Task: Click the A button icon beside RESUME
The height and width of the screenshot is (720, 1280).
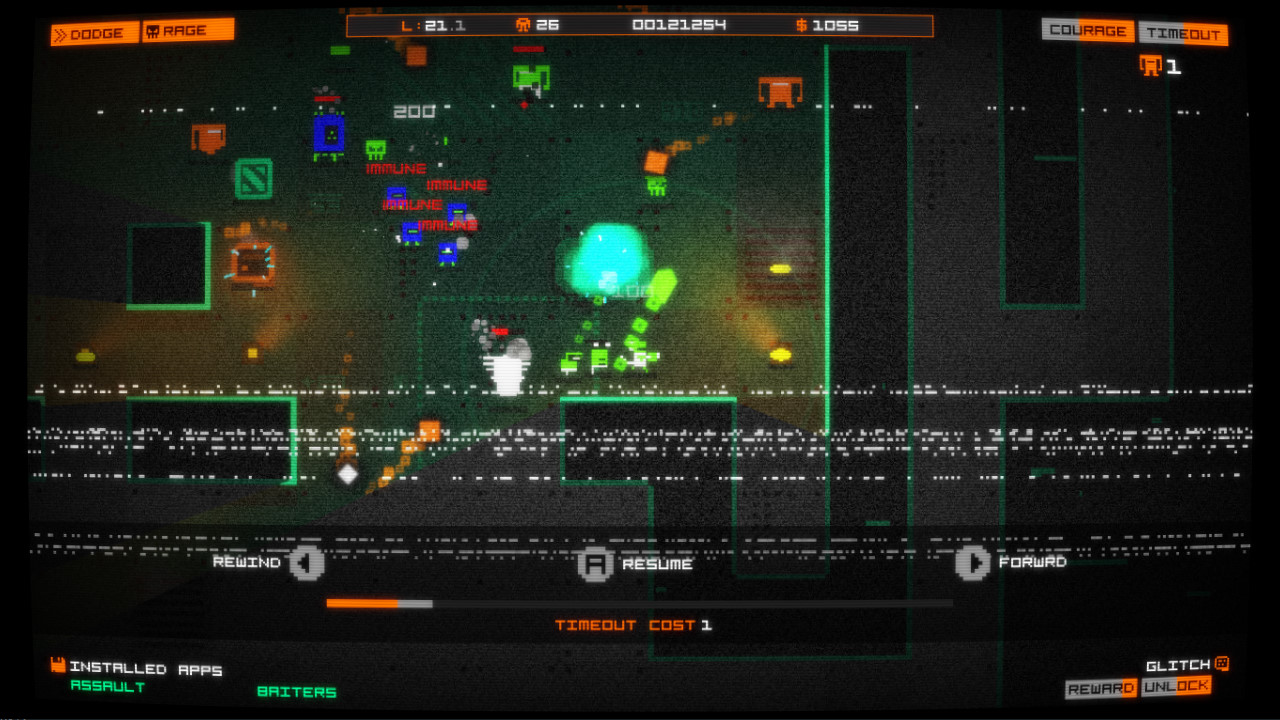Action: tap(595, 563)
